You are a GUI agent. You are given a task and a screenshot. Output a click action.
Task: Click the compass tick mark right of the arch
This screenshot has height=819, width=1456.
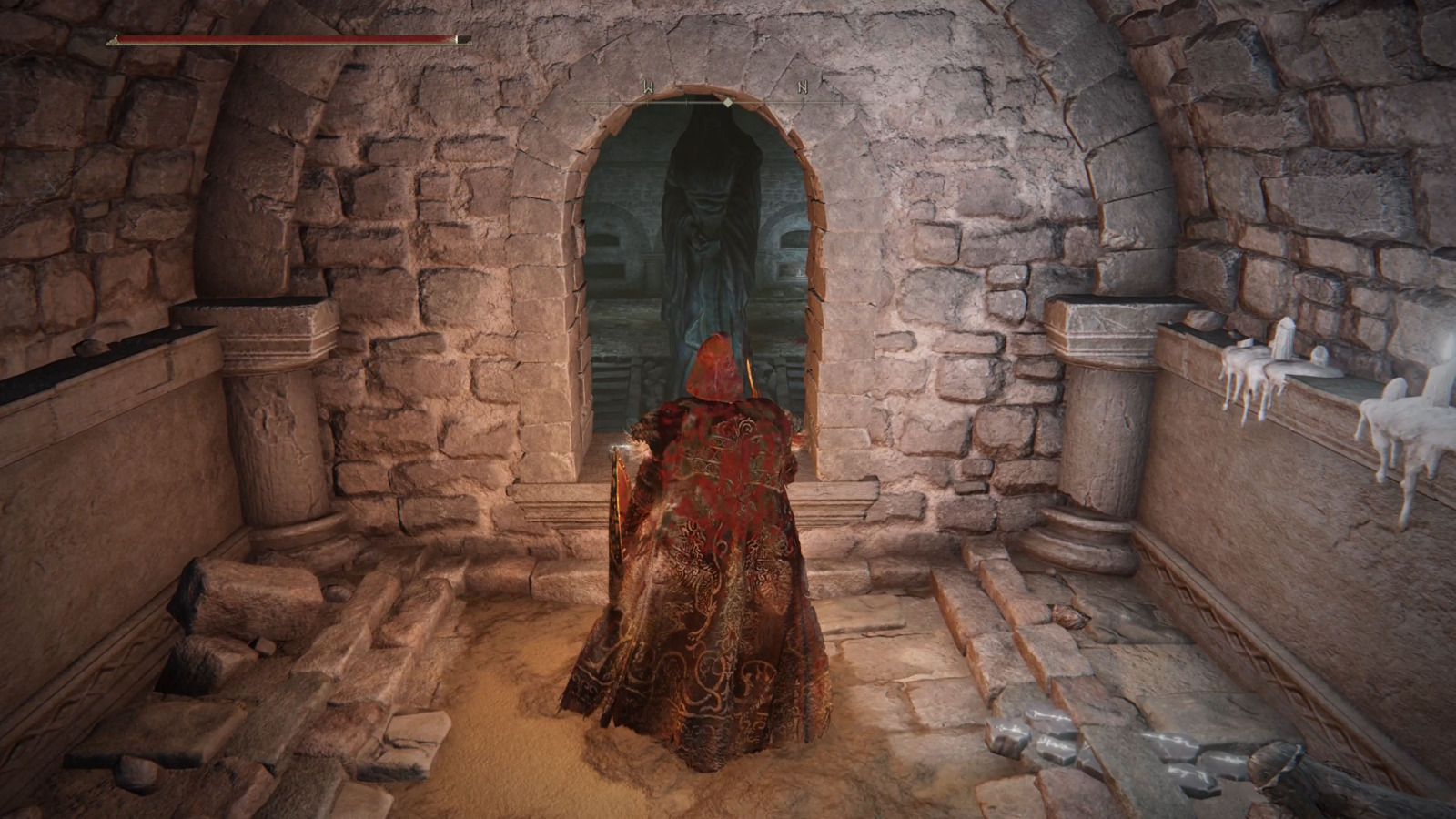tap(764, 100)
